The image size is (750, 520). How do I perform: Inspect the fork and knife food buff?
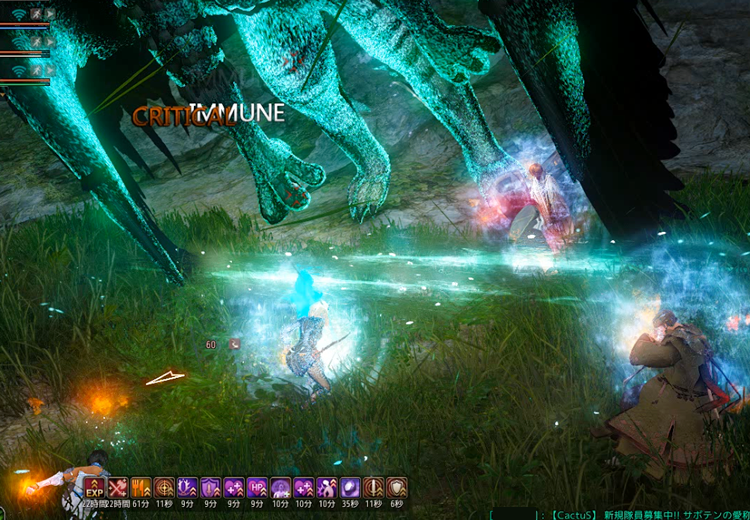pos(141,488)
